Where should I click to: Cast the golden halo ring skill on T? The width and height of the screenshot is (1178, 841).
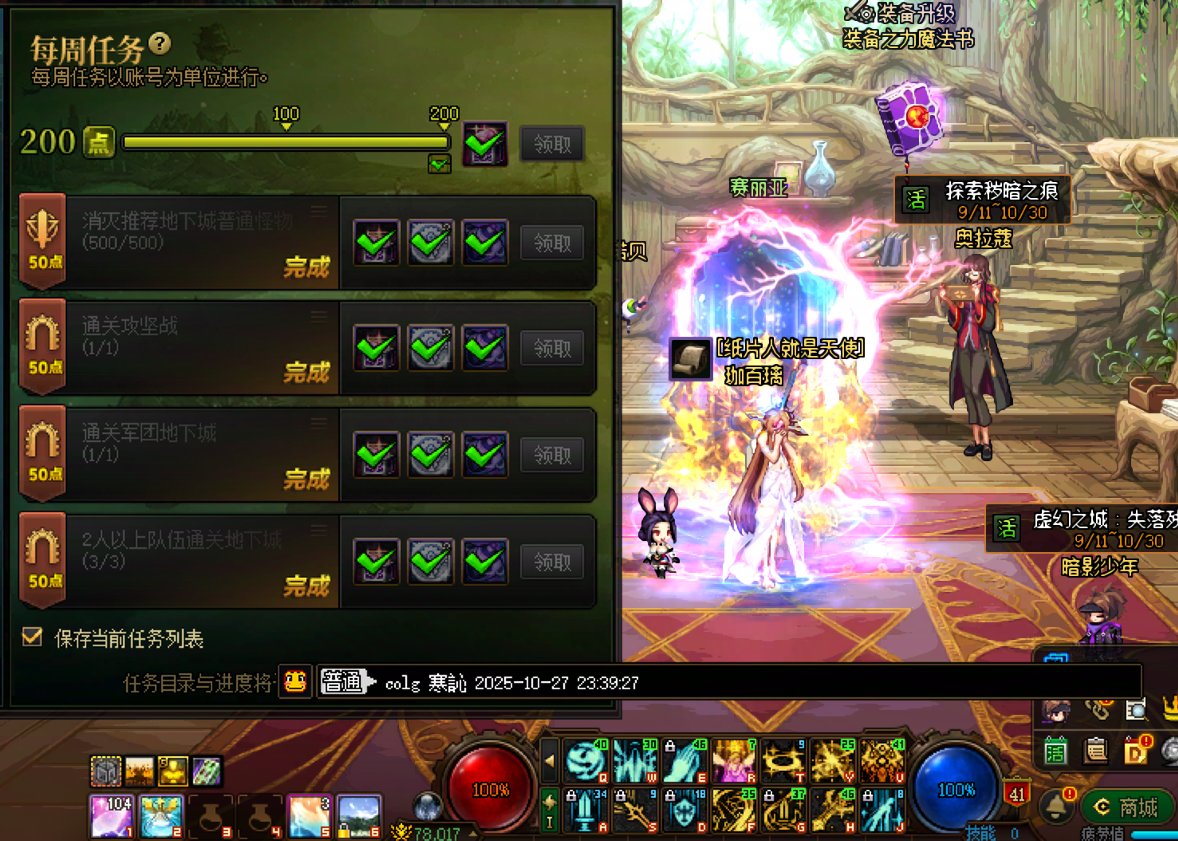click(x=784, y=762)
